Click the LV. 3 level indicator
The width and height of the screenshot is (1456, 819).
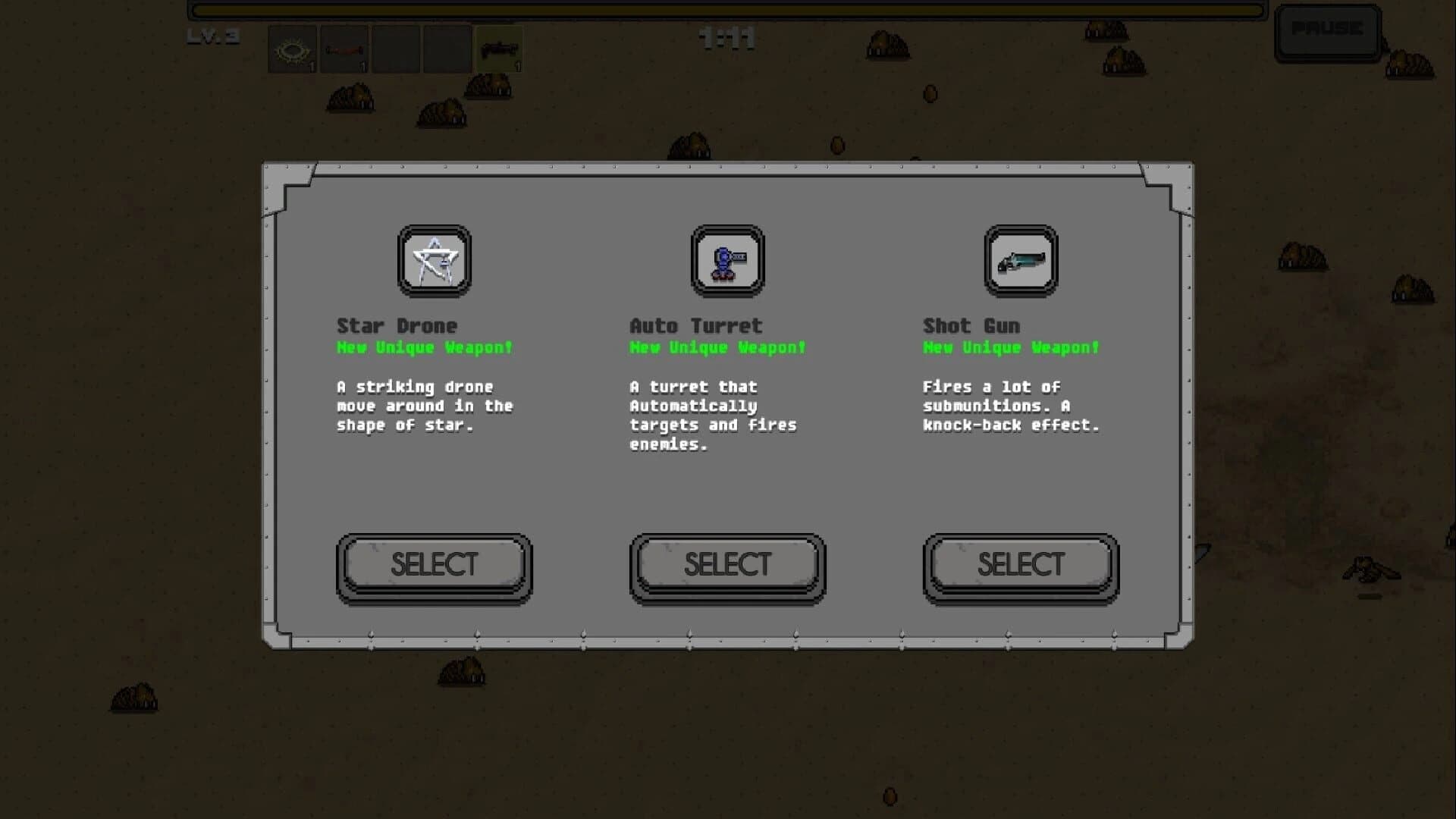[213, 36]
